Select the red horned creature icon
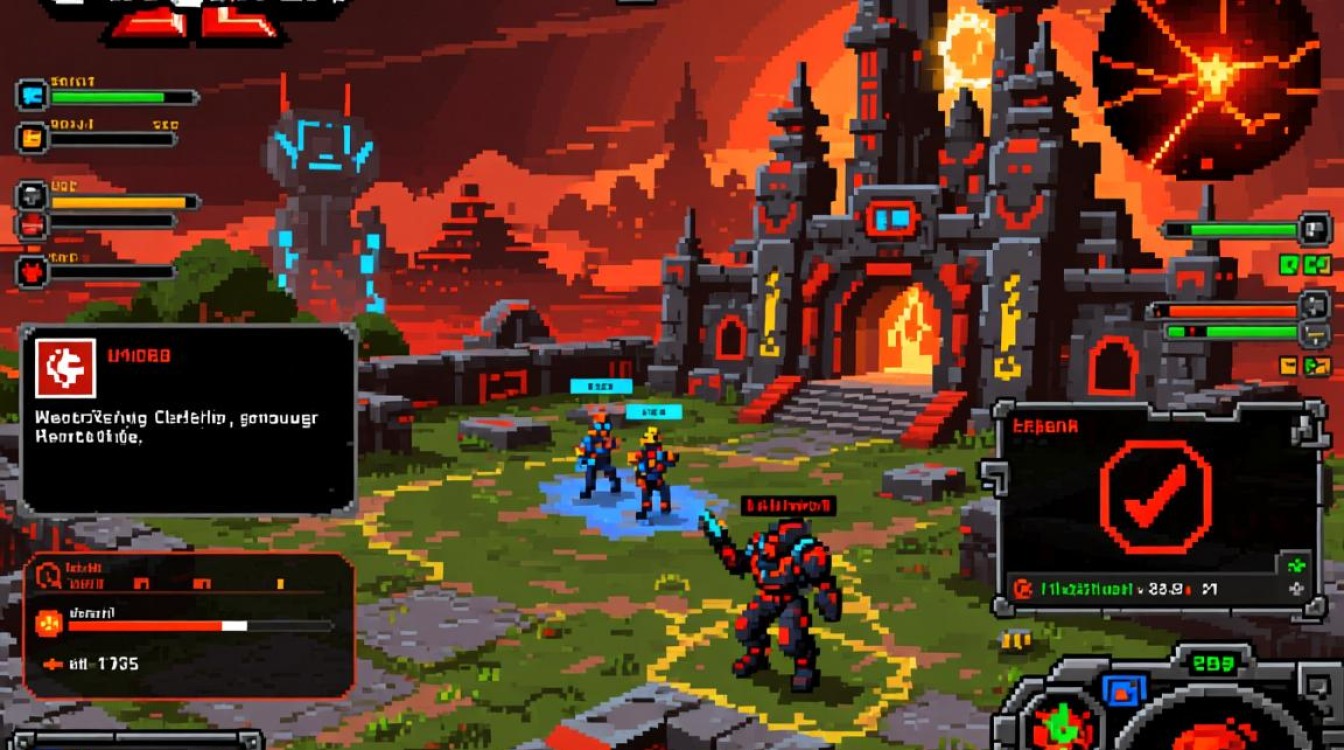Screen dimensions: 1344x750 point(31,270)
